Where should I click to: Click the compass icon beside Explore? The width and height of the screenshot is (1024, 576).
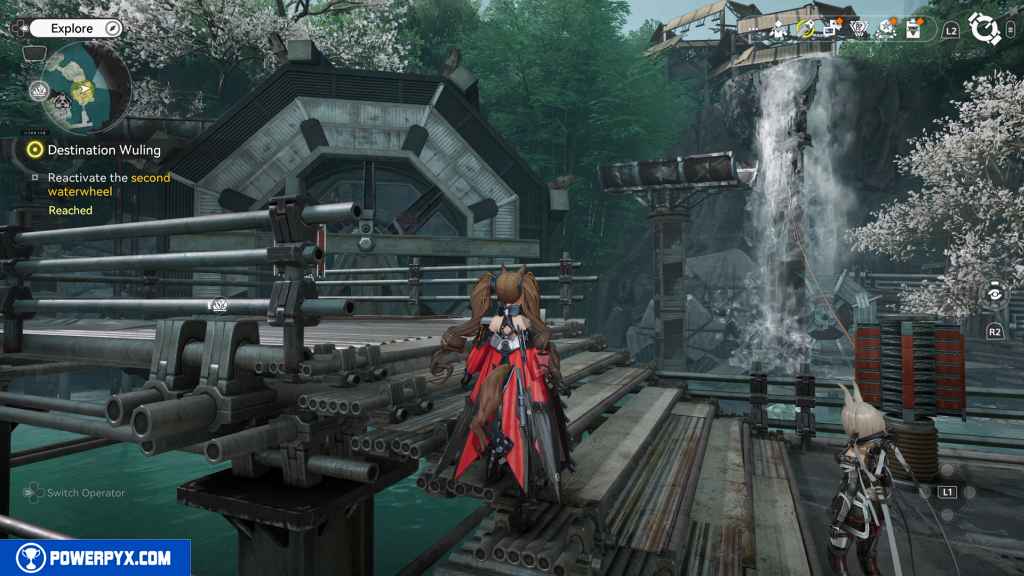(112, 28)
